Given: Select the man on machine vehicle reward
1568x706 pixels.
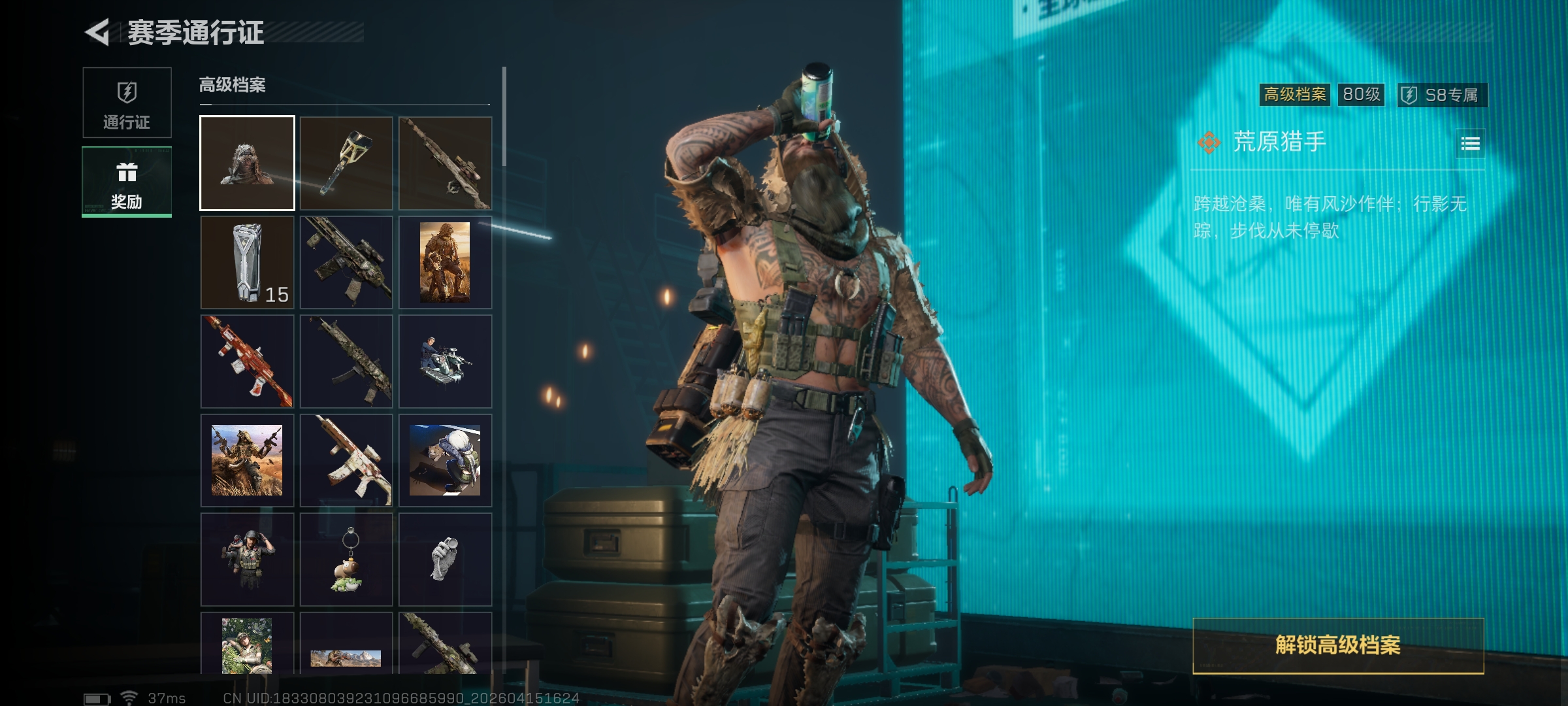Looking at the screenshot, I should [x=445, y=361].
